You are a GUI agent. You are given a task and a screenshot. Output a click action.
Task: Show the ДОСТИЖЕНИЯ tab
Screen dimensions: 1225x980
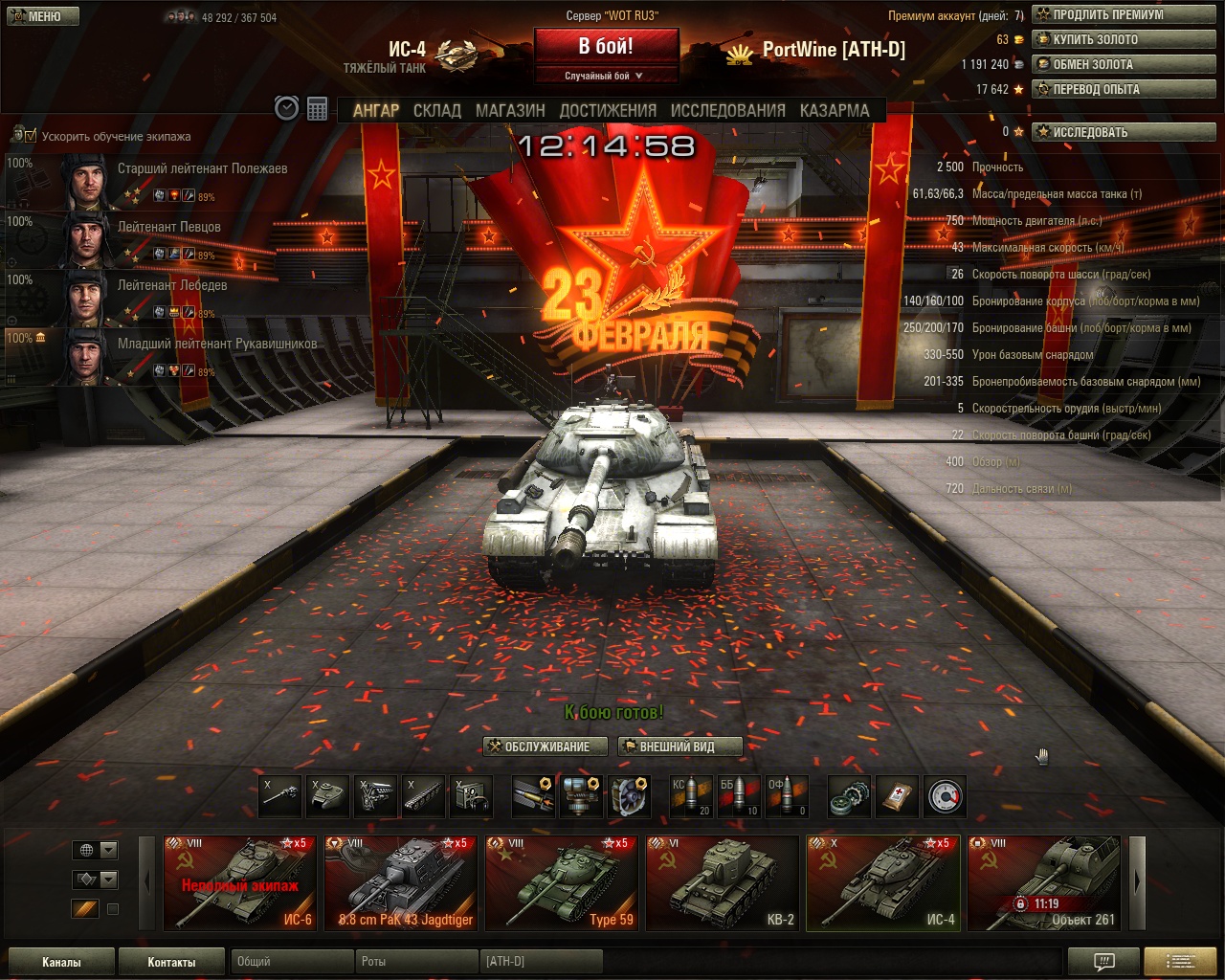tap(608, 110)
